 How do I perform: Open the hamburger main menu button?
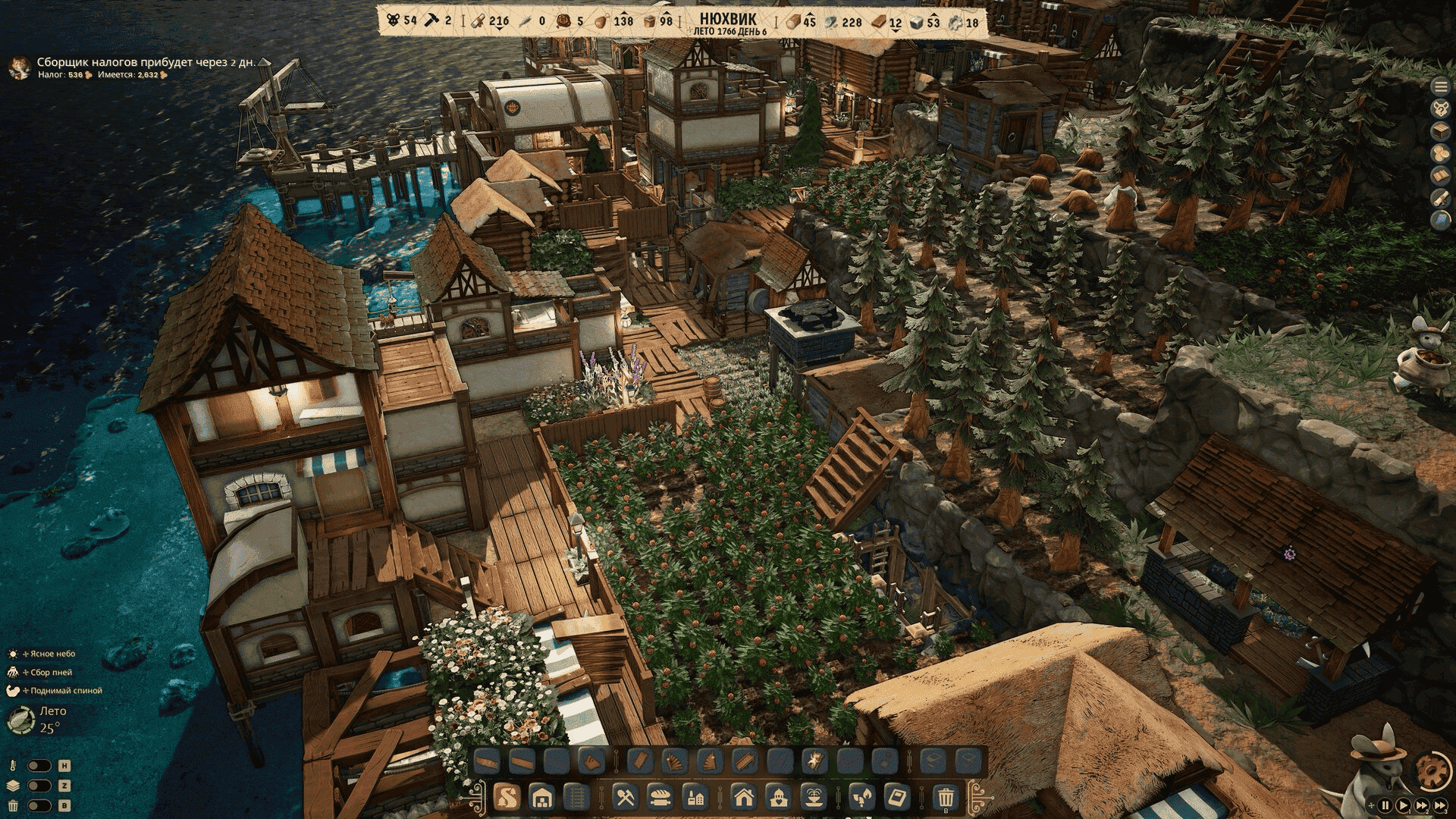[x=1440, y=87]
